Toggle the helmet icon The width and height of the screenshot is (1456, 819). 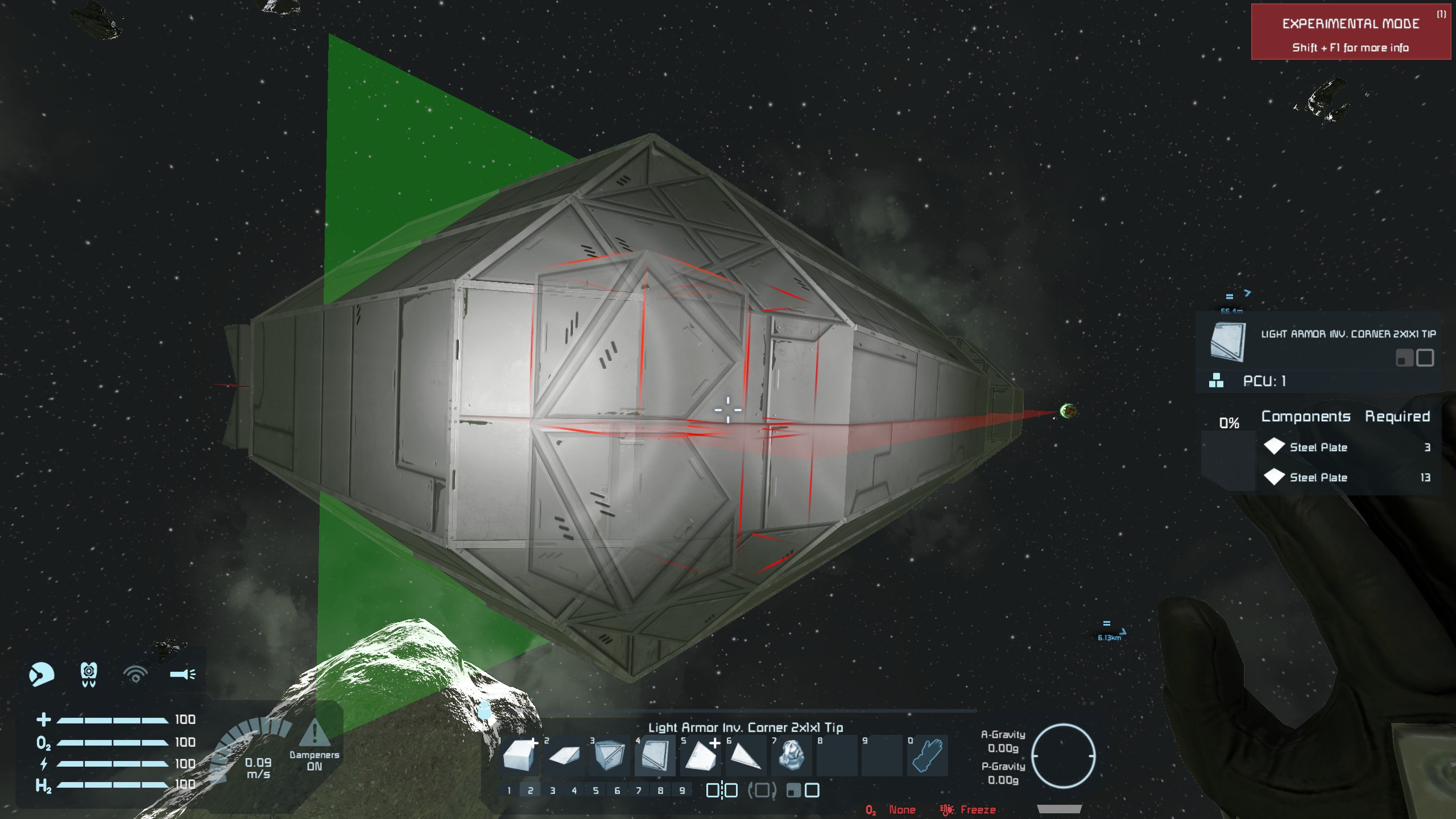[42, 675]
